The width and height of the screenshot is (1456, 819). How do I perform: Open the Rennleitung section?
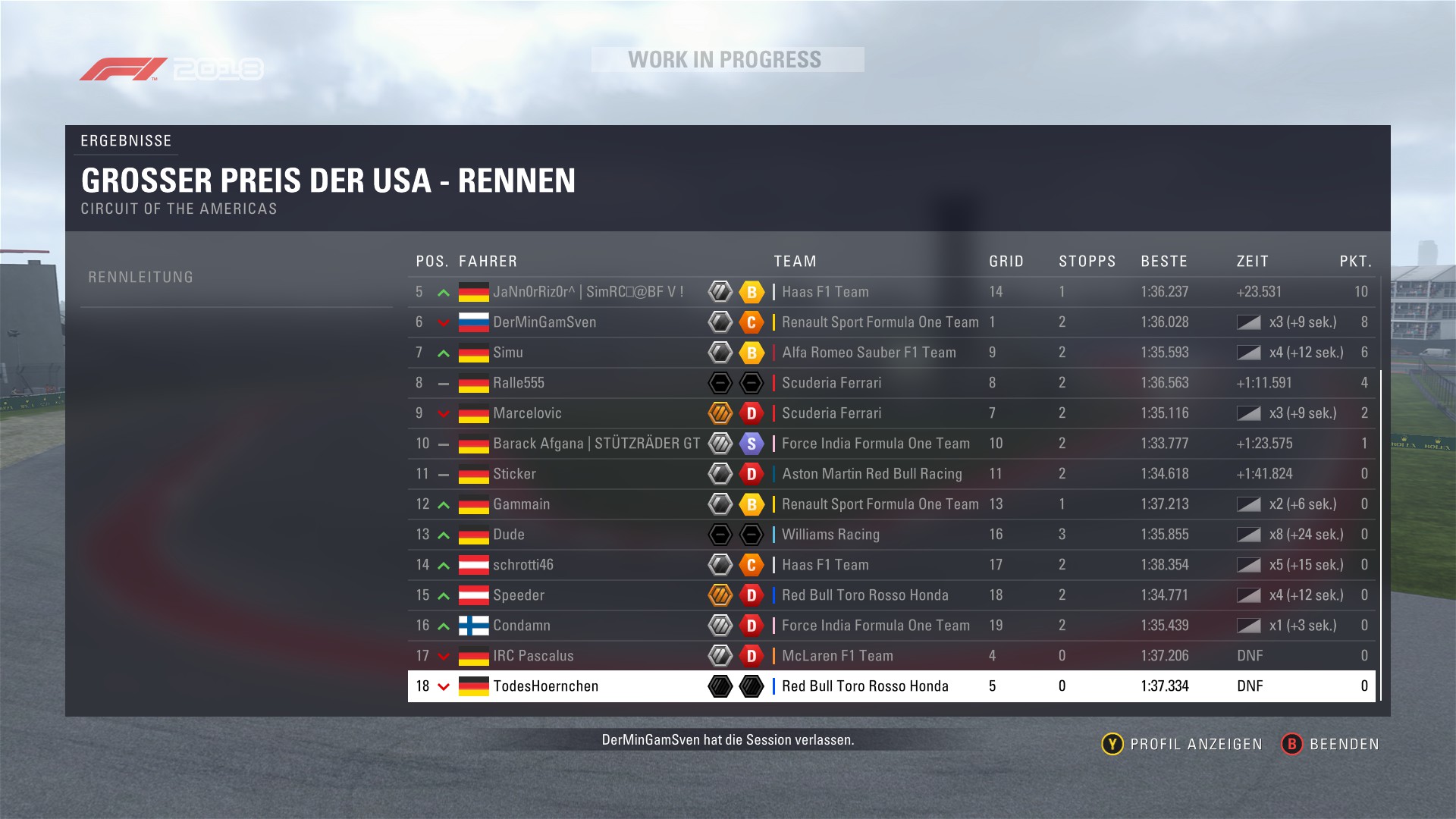[x=141, y=278]
